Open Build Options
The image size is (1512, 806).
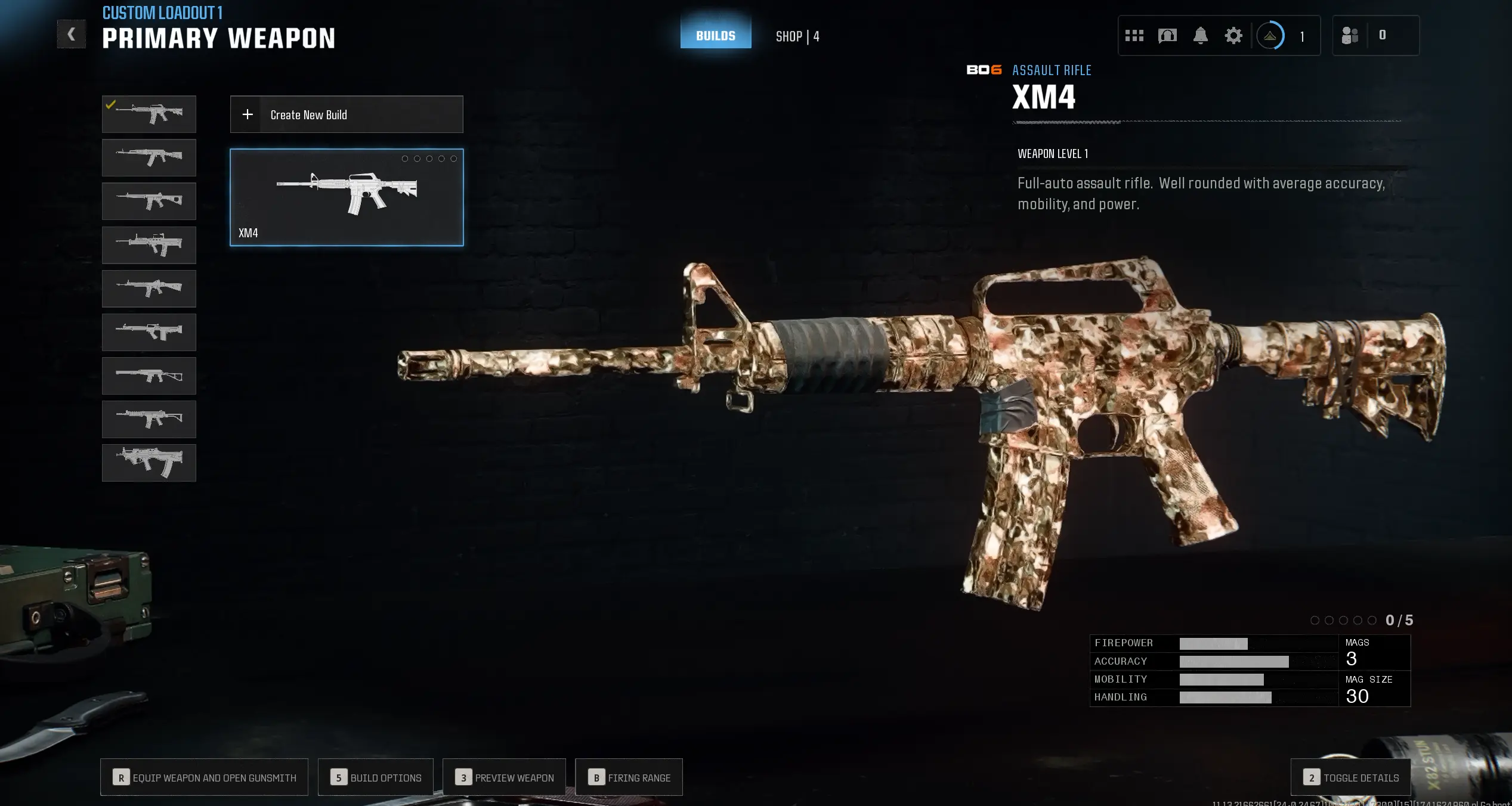(x=376, y=777)
